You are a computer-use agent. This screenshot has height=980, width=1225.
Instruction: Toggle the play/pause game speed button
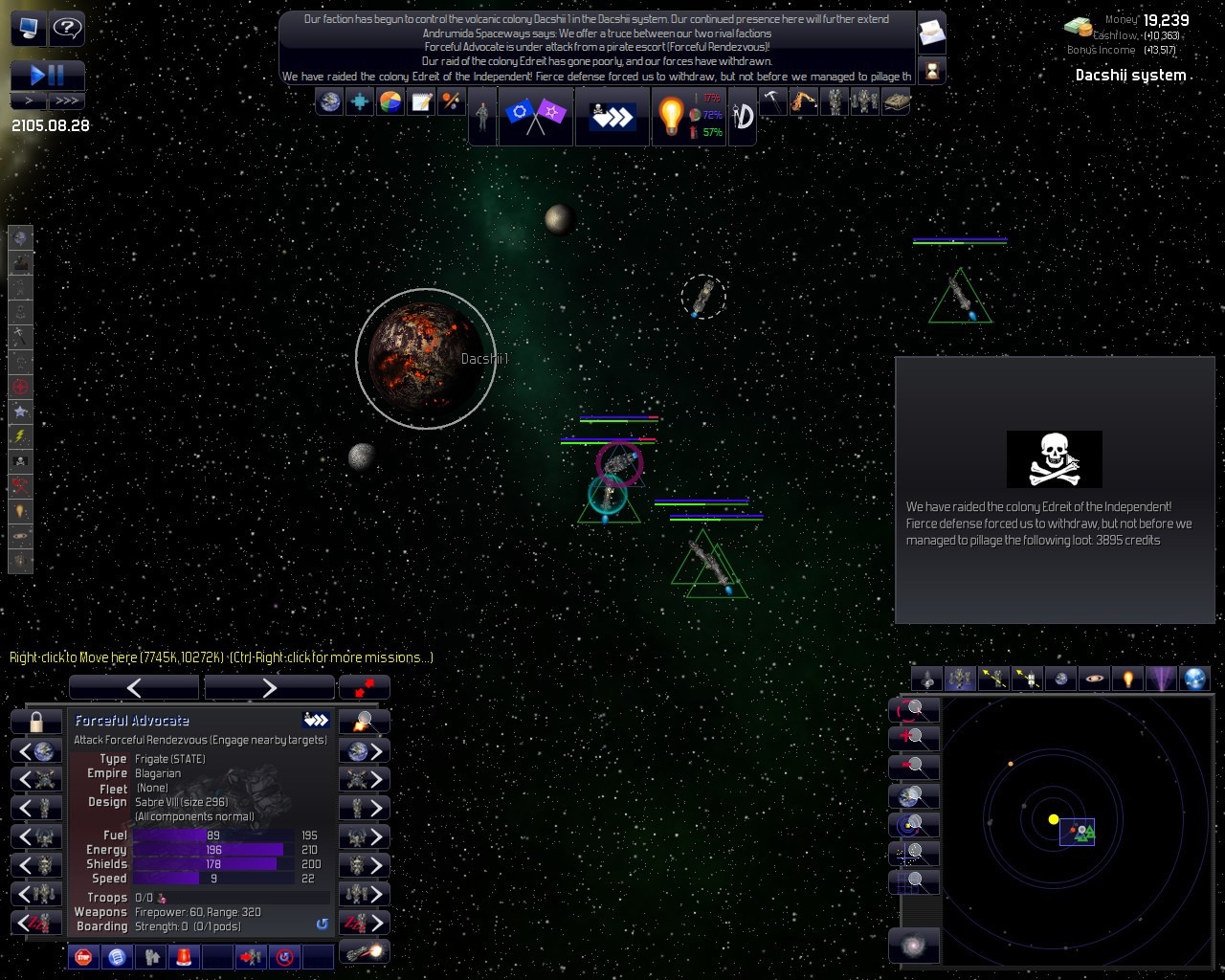point(47,75)
